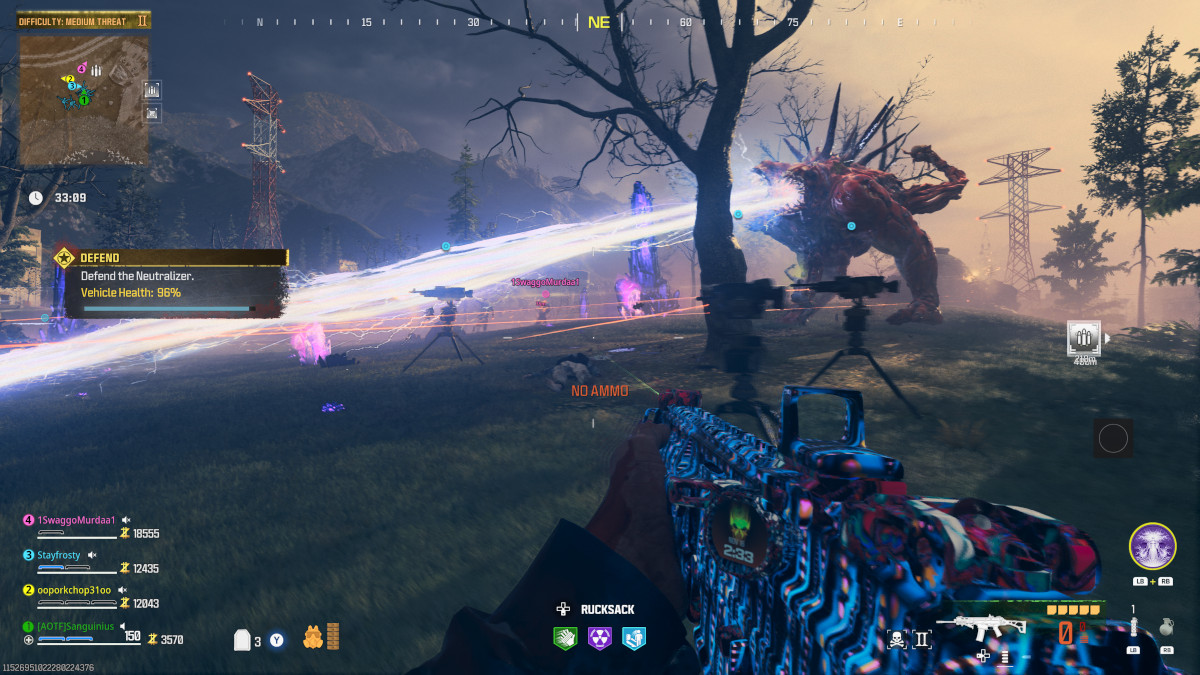Image resolution: width=1200 pixels, height=675 pixels.
Task: Click the orange gas mask icon
Action: coord(312,636)
